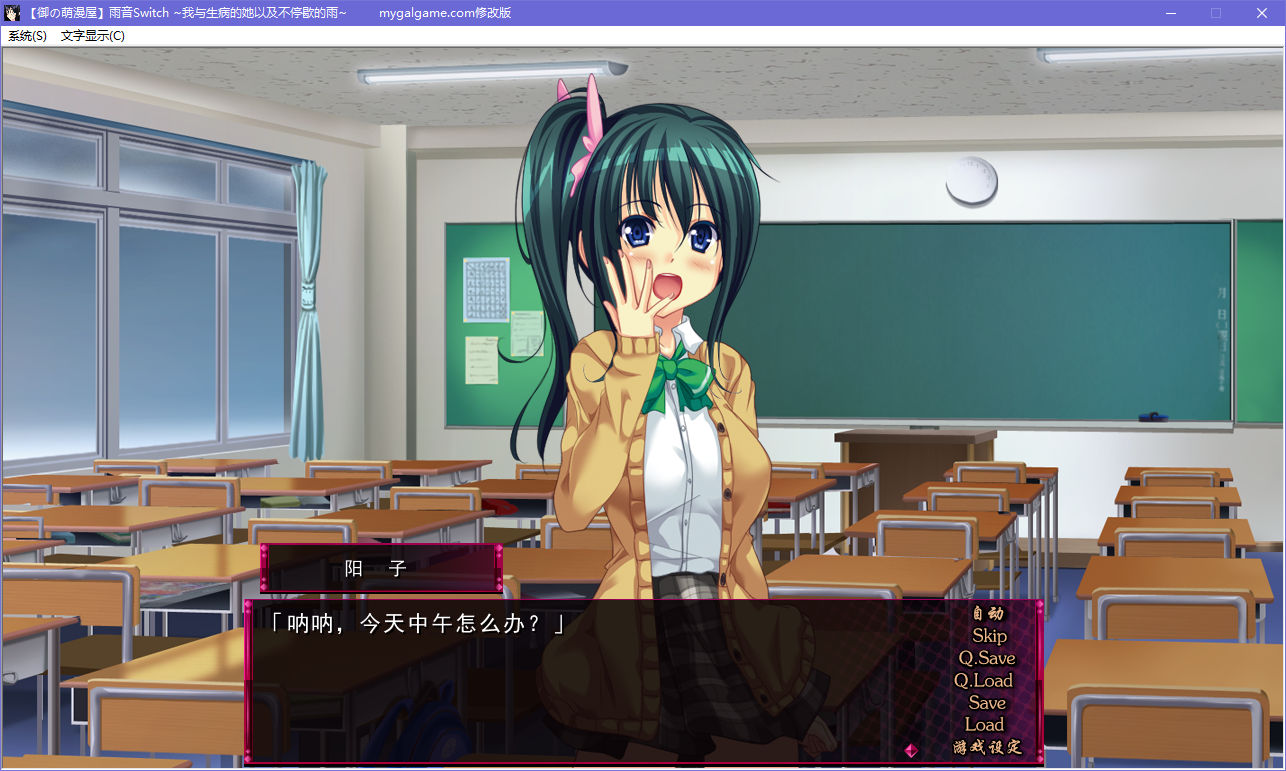Open the Save menu
This screenshot has height=771, width=1286.
[987, 703]
